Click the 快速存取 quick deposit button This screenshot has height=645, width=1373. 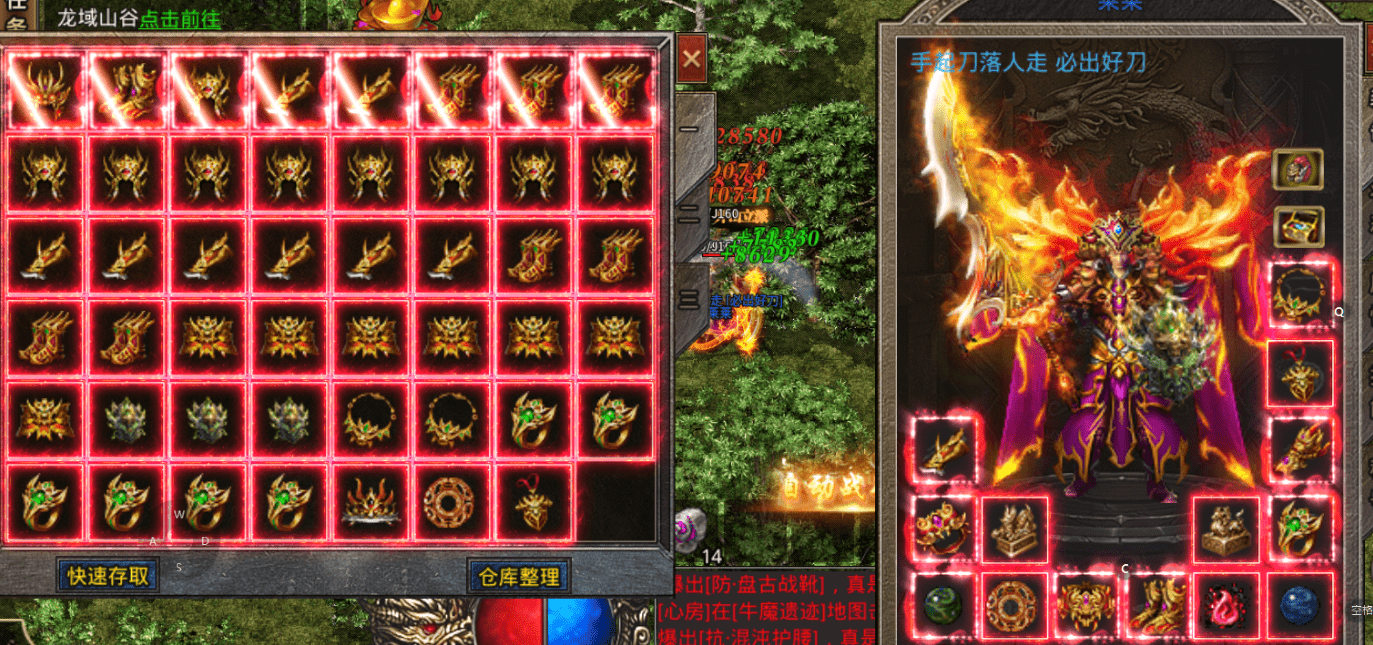(x=108, y=575)
